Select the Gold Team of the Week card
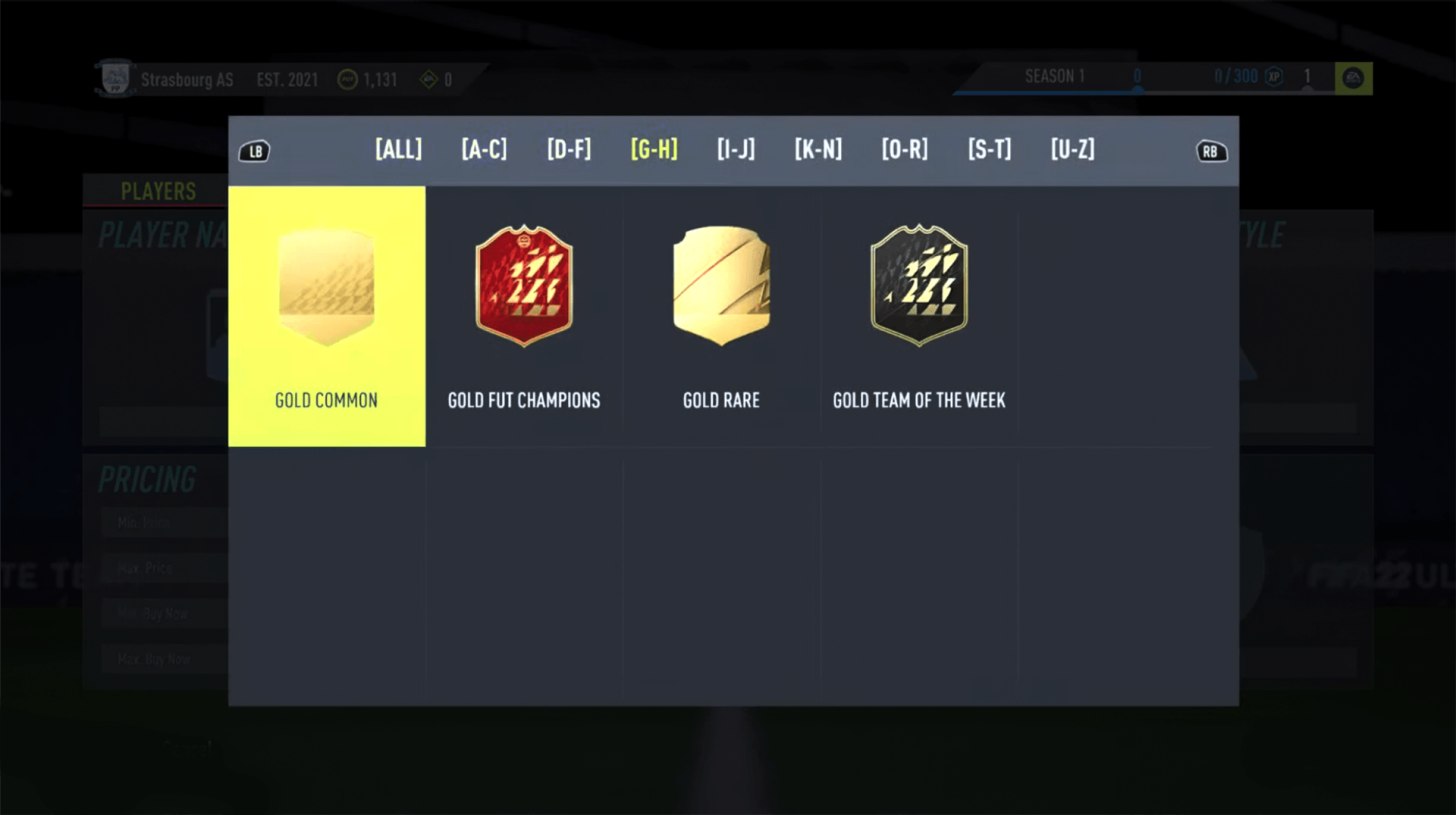 (918, 314)
